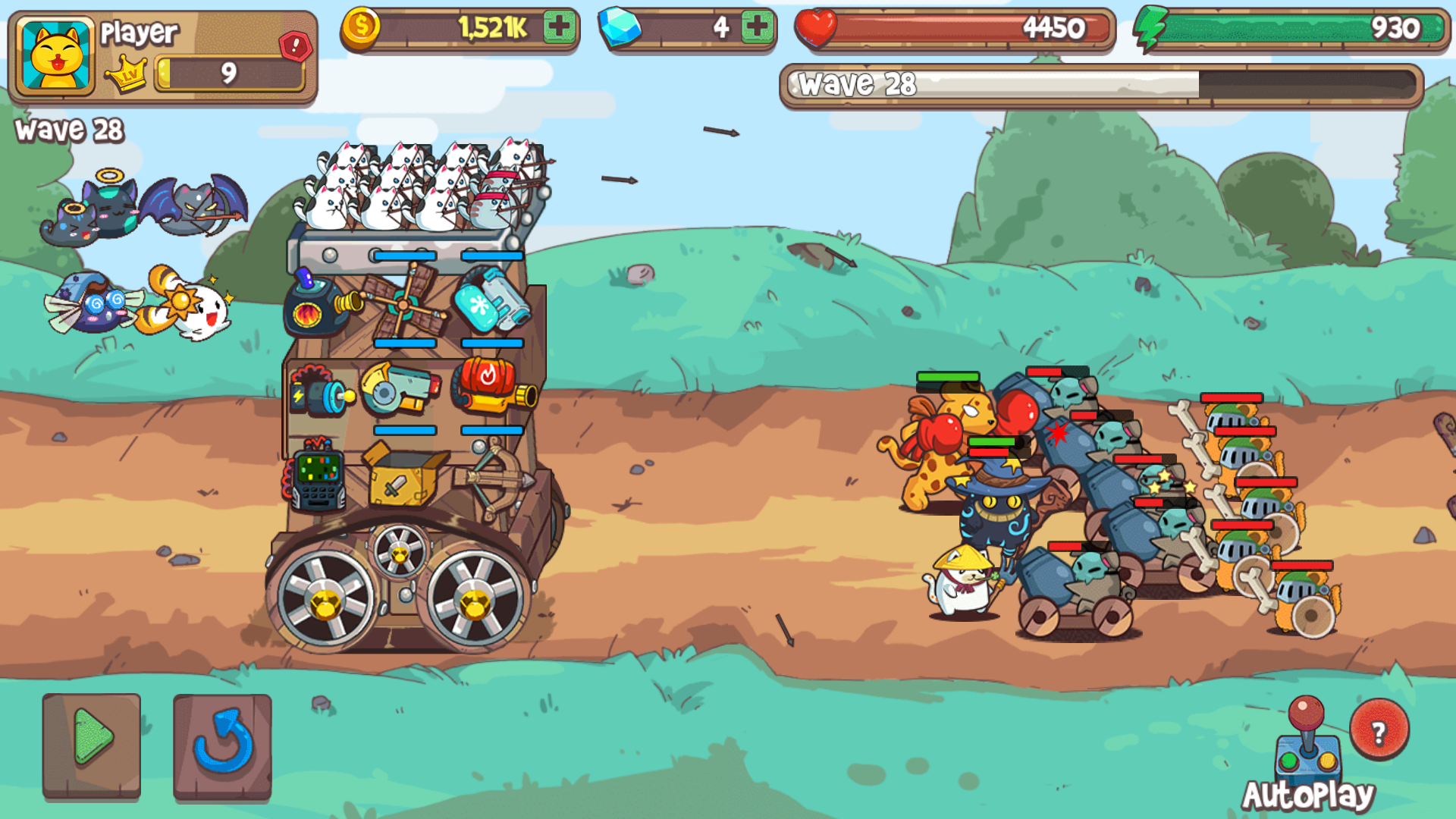Select the freeze ray weapon slot
This screenshot has height=819, width=1456.
(x=490, y=302)
